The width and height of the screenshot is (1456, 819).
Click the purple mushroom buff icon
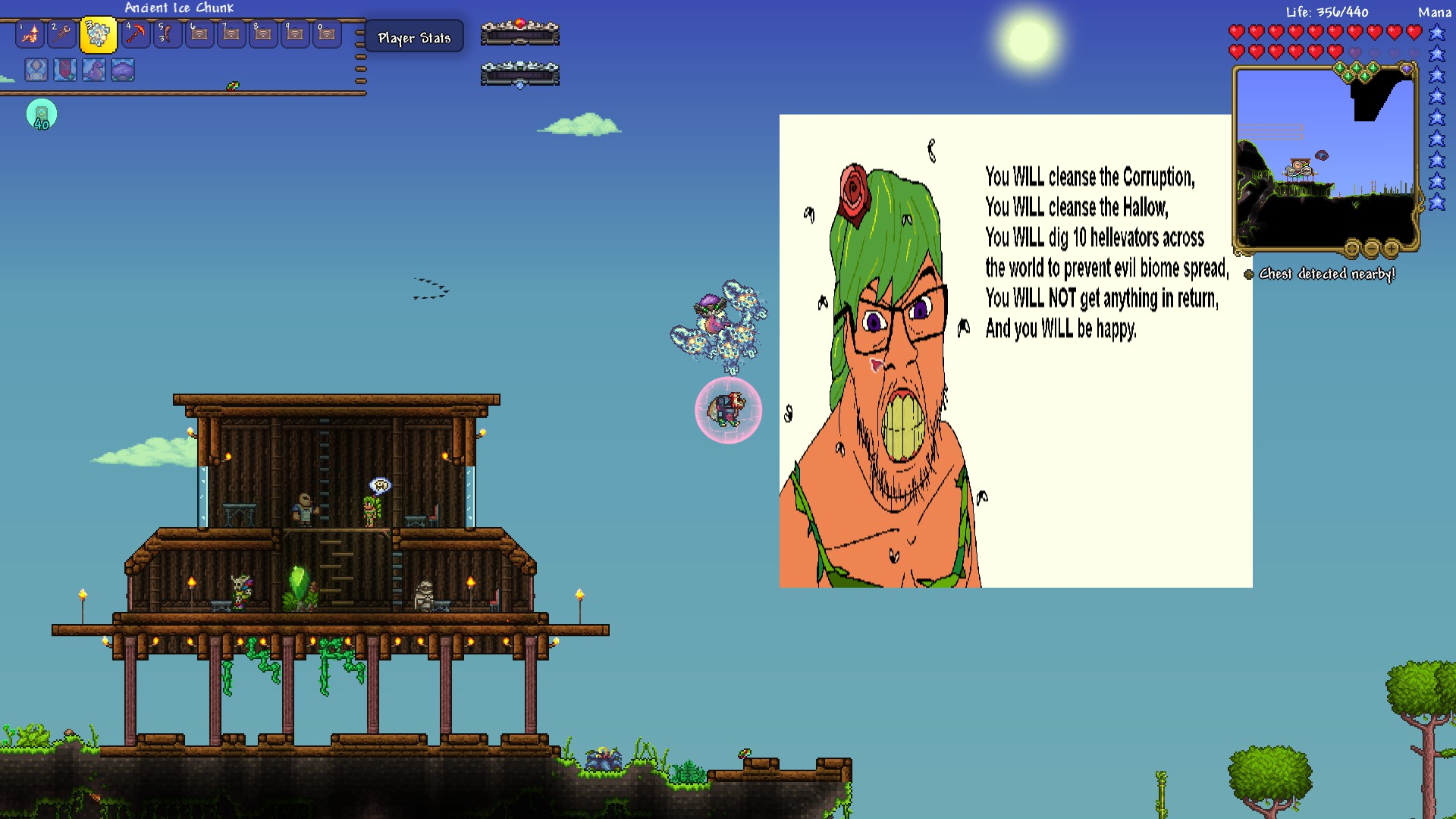point(123,70)
